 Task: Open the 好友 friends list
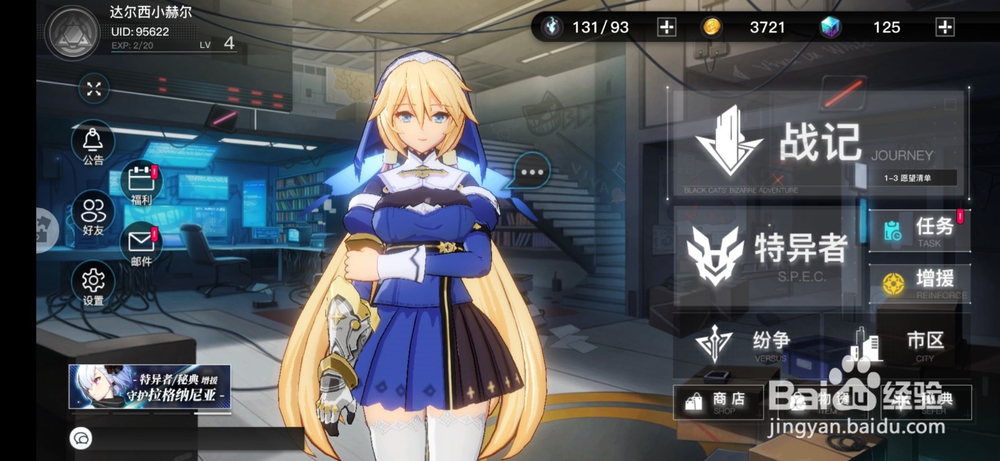click(94, 216)
